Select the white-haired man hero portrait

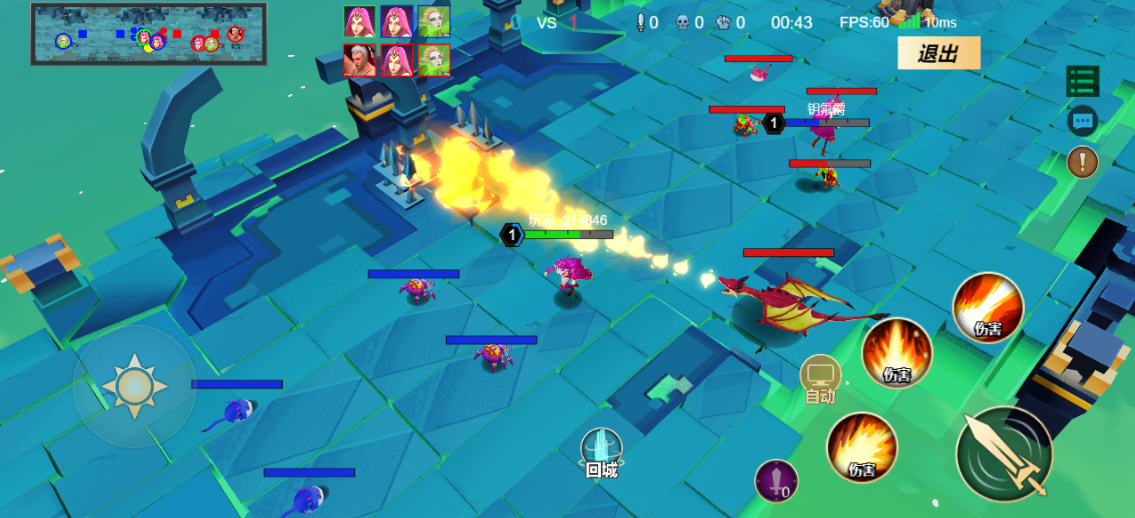(360, 60)
